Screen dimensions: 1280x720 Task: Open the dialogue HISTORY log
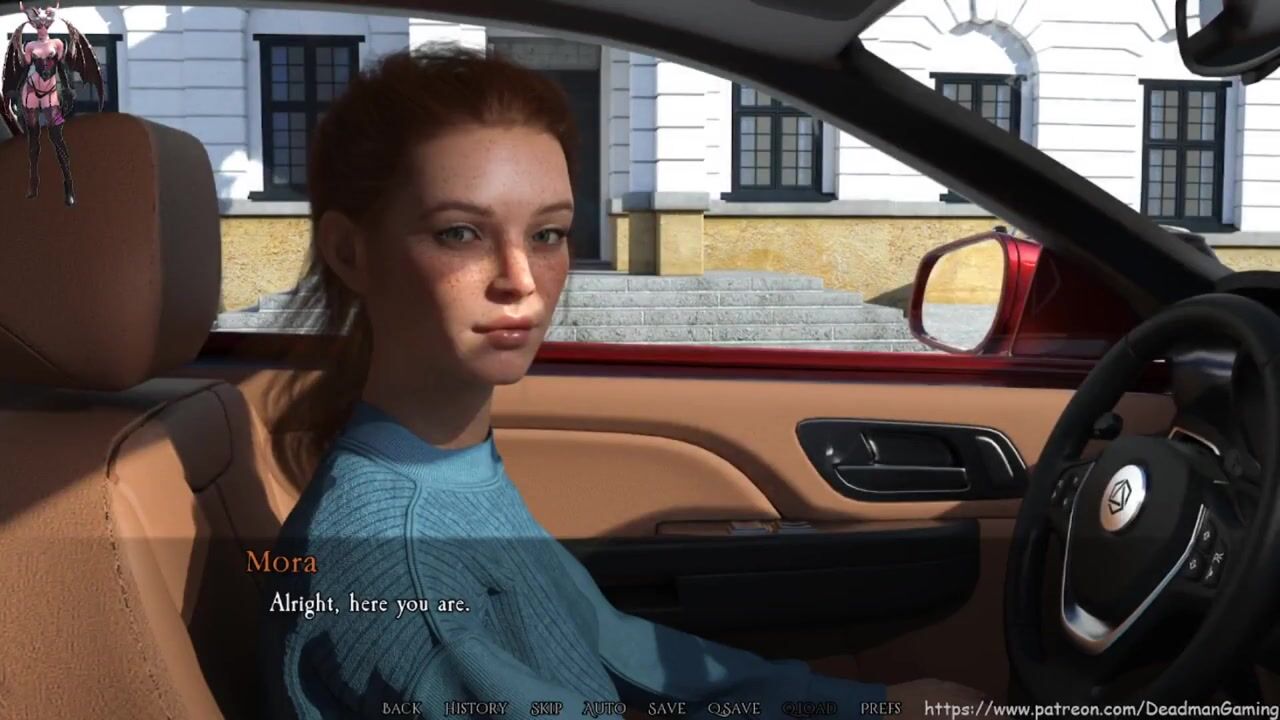click(476, 708)
